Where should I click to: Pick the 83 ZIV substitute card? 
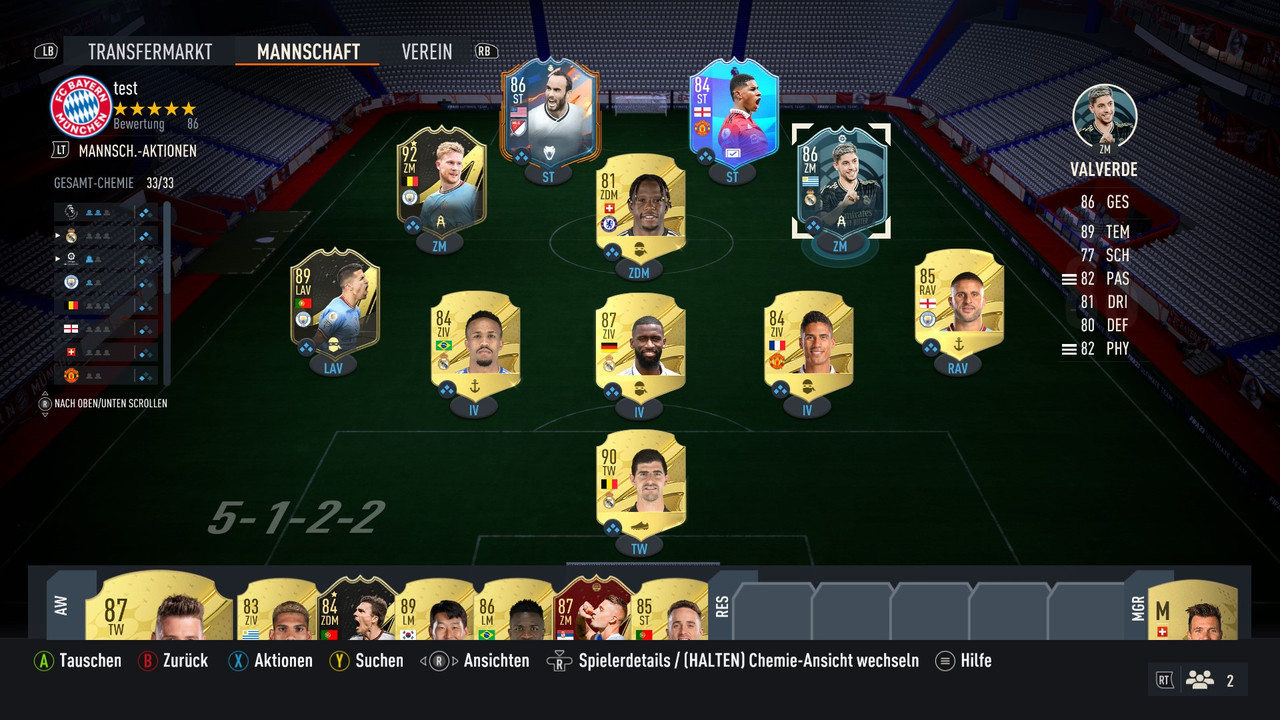pyautogui.click(x=275, y=610)
